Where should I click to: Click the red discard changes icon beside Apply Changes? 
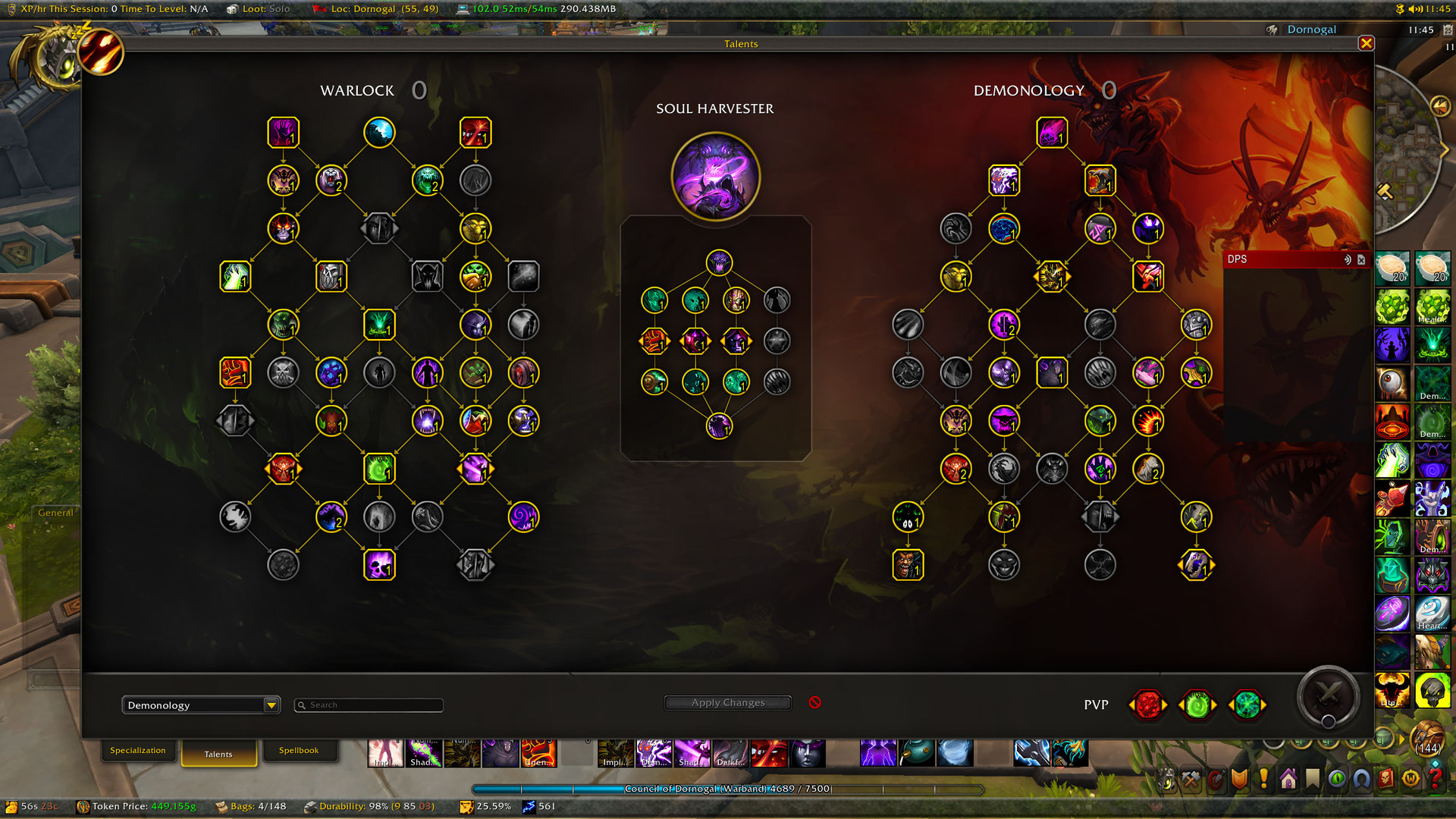(x=815, y=702)
